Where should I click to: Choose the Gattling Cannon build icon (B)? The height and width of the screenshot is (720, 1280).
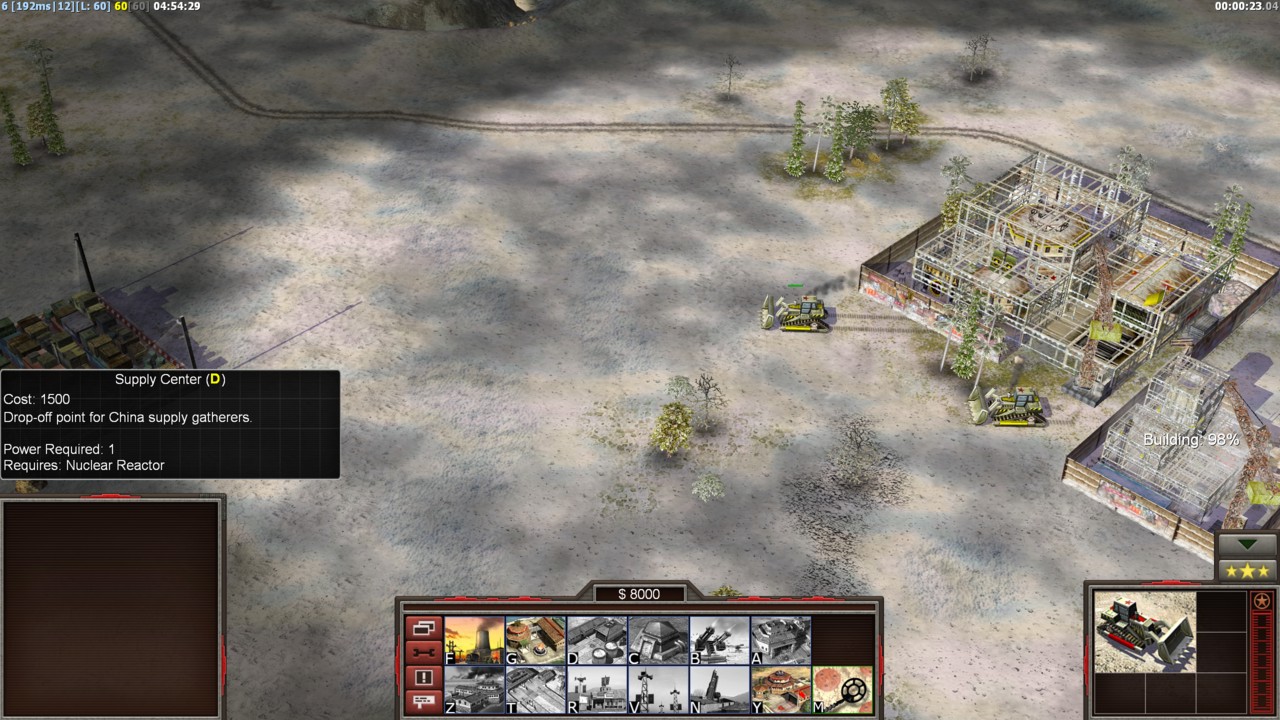(x=719, y=640)
